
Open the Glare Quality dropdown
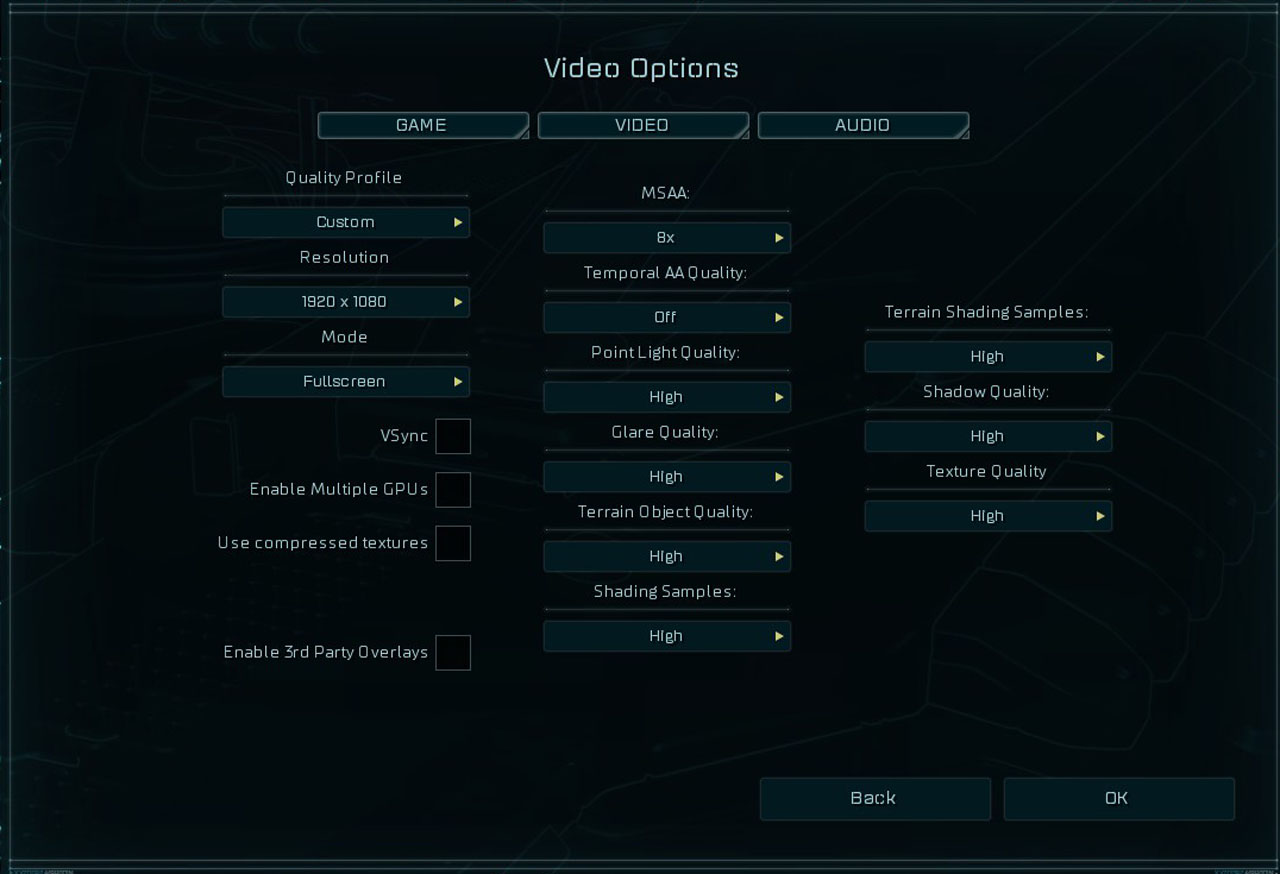click(667, 477)
